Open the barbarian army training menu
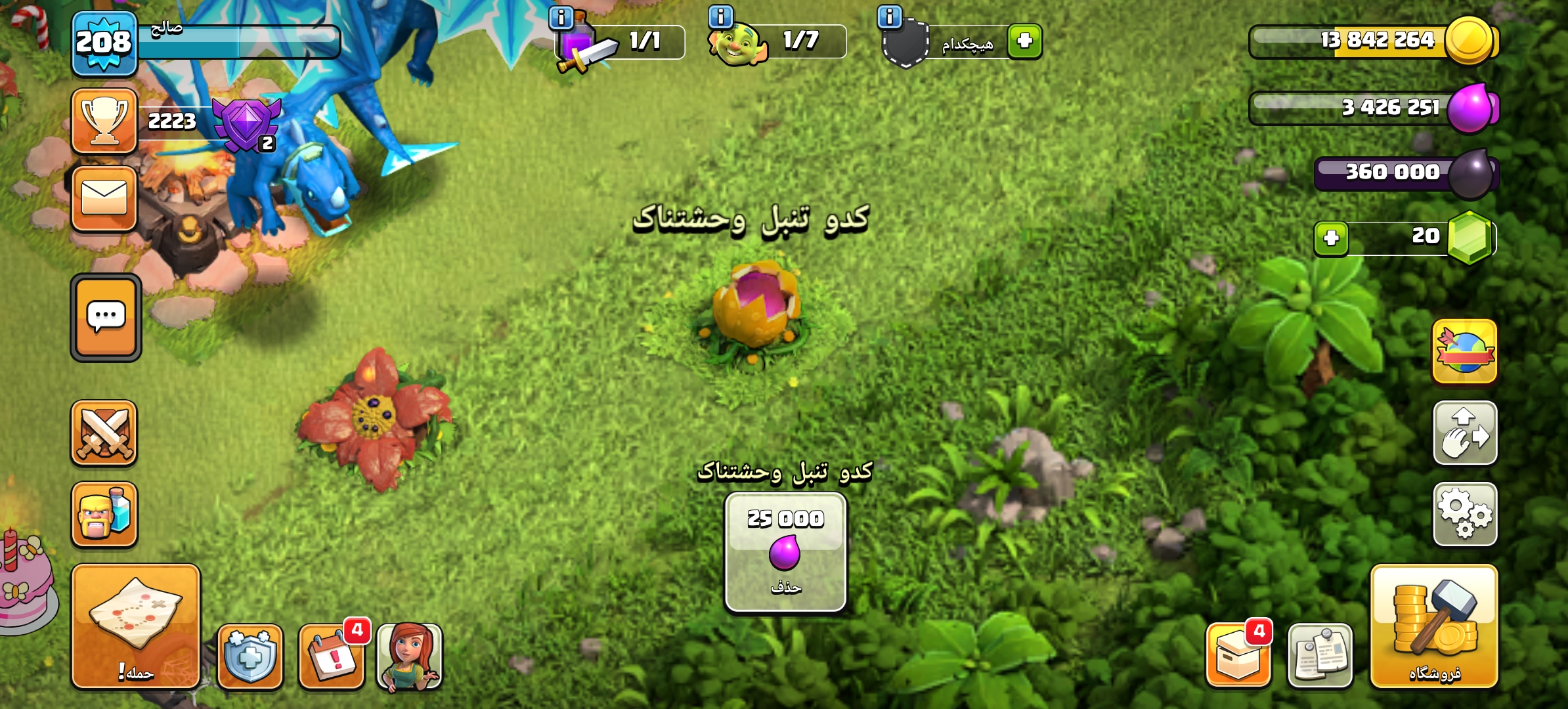Viewport: 1568px width, 709px height. (x=104, y=515)
